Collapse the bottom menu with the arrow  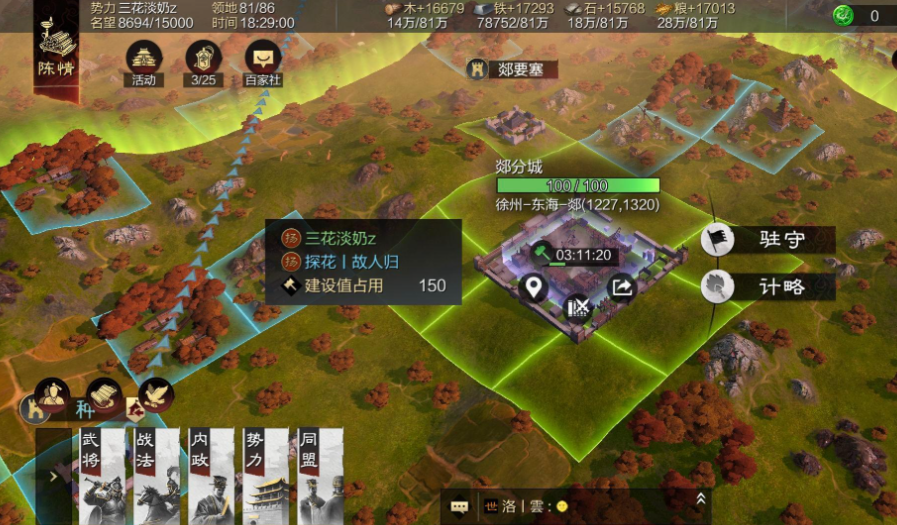click(x=53, y=477)
